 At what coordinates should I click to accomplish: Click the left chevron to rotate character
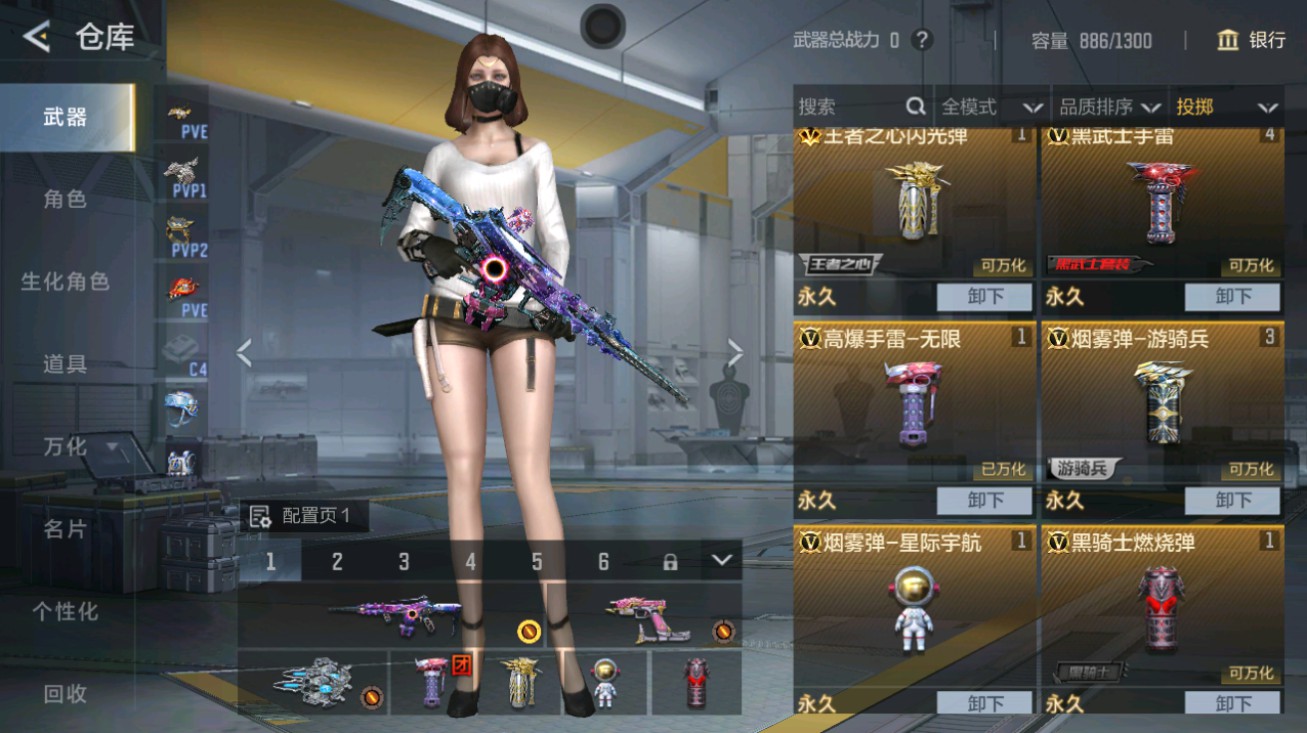tap(243, 350)
